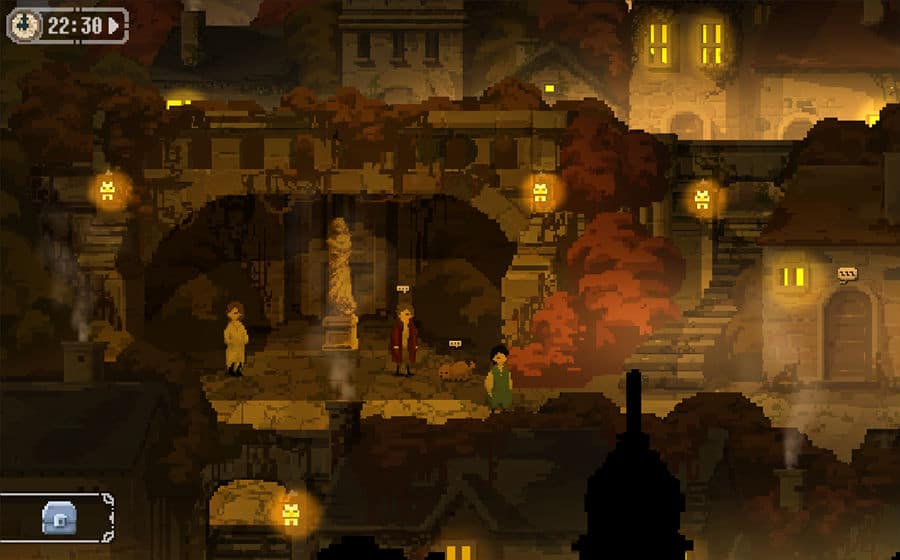Select the speech bubble above the red-coated man
This screenshot has width=900, height=560.
point(403,289)
